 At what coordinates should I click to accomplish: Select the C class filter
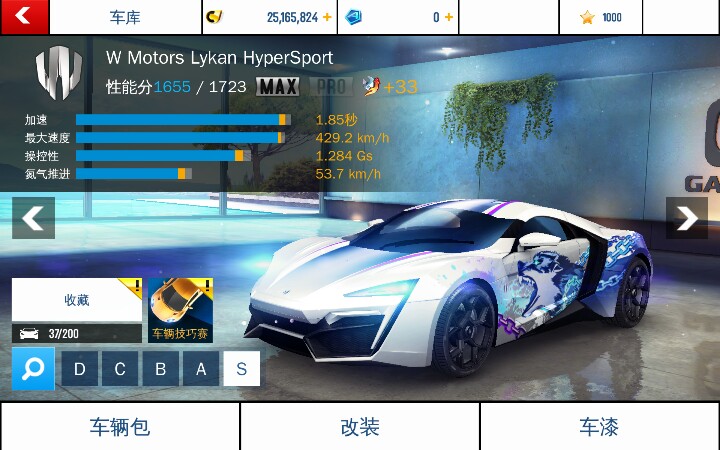click(120, 370)
